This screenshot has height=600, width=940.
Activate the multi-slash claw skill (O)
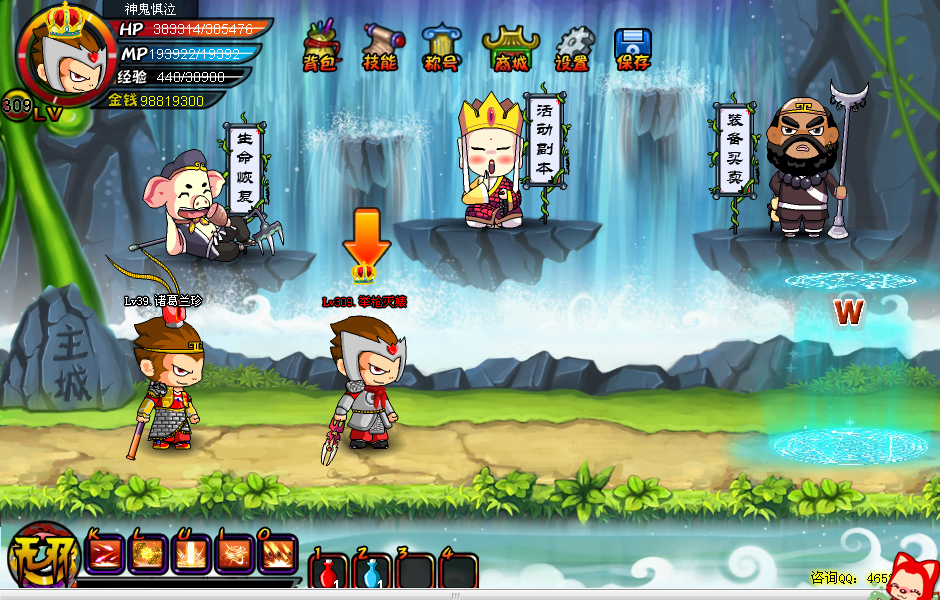click(x=277, y=554)
